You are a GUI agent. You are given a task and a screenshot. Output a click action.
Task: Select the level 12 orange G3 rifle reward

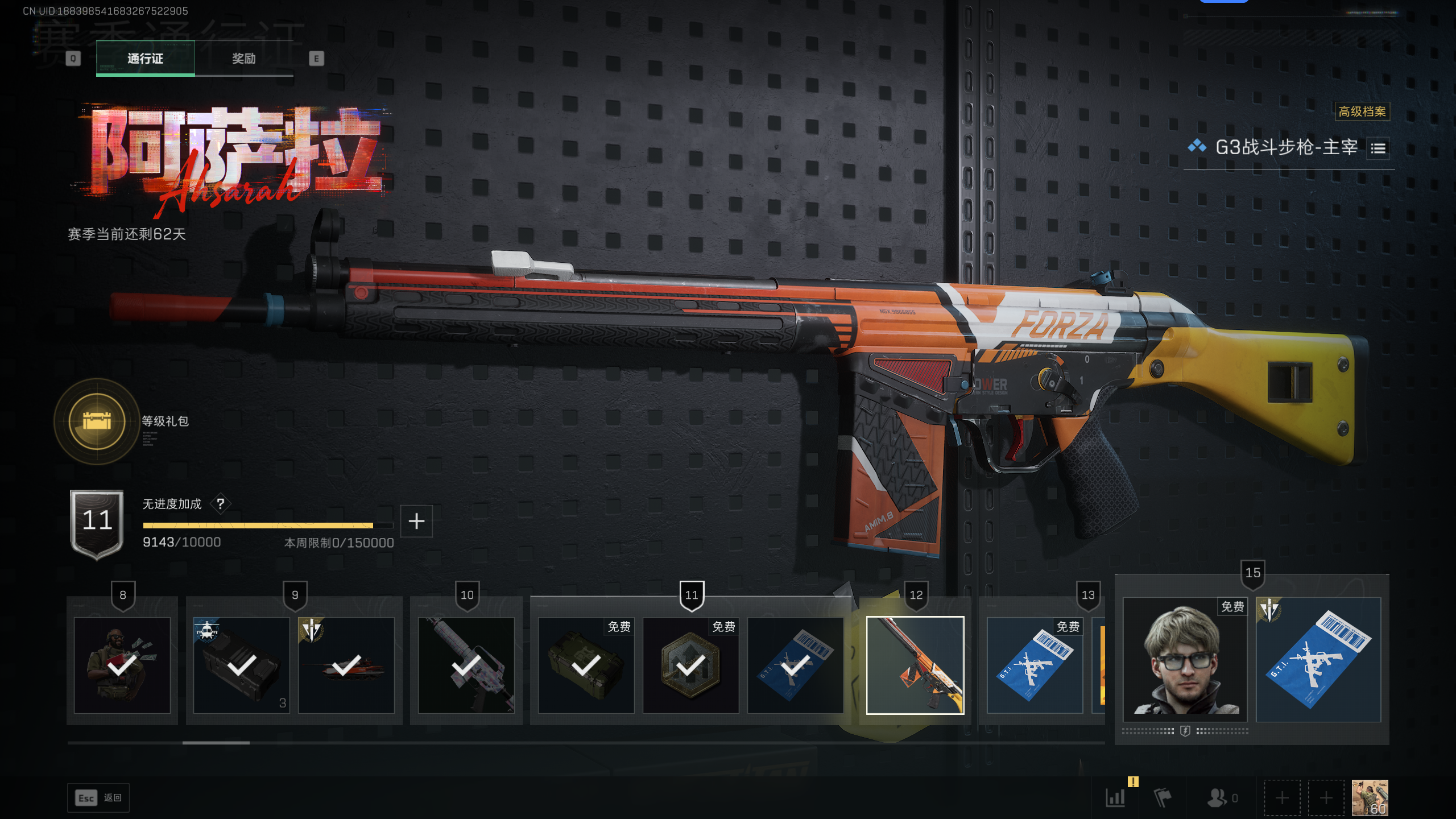(915, 665)
